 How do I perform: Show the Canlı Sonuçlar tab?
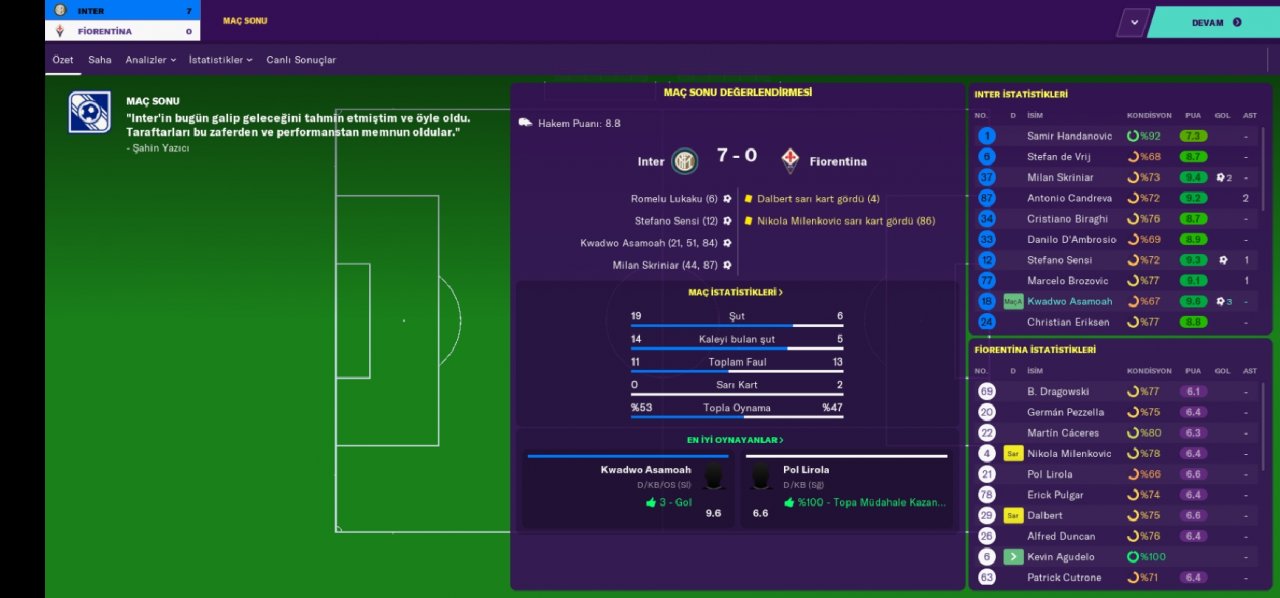pos(301,60)
